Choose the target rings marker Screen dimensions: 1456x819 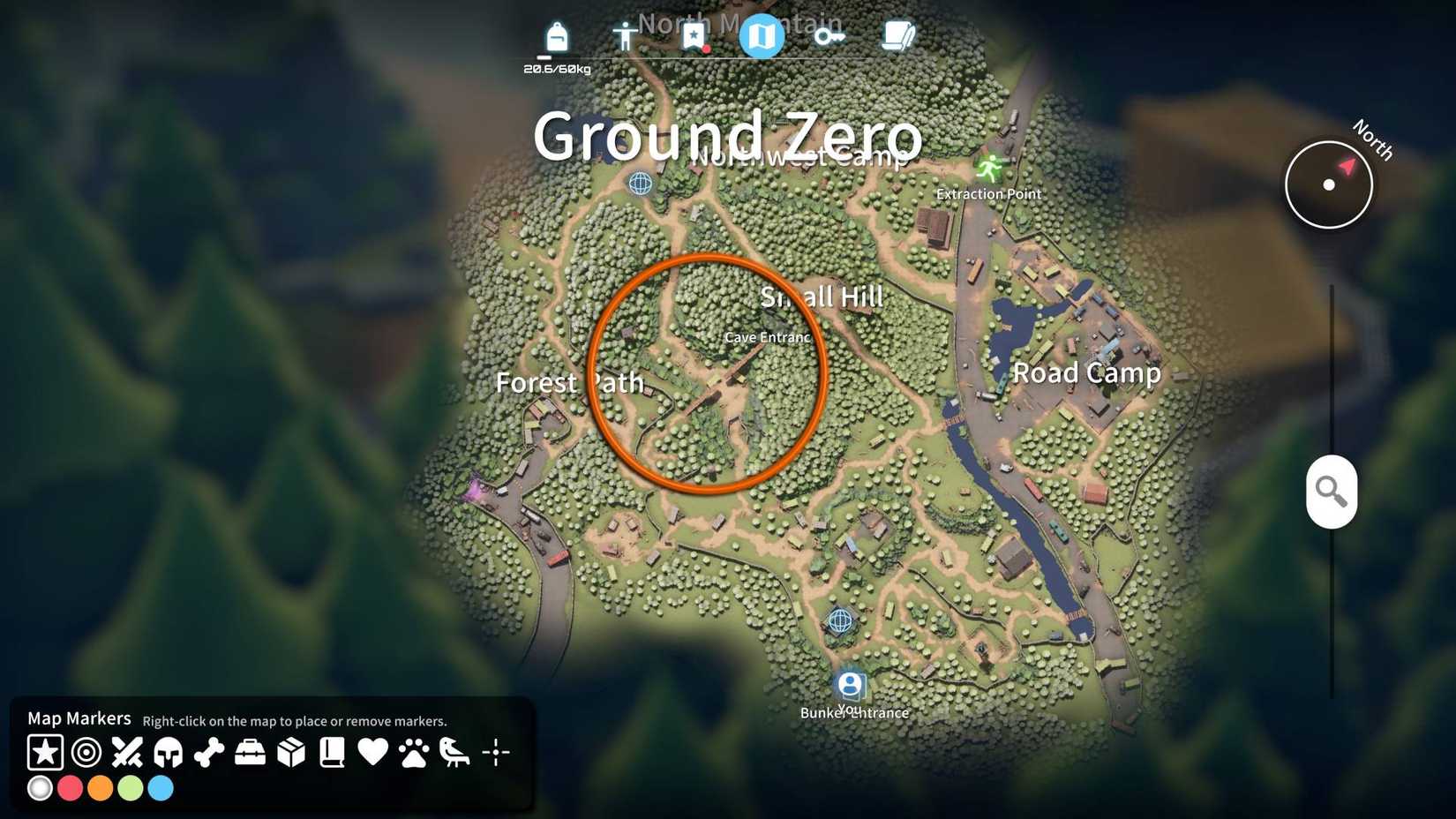click(x=85, y=753)
